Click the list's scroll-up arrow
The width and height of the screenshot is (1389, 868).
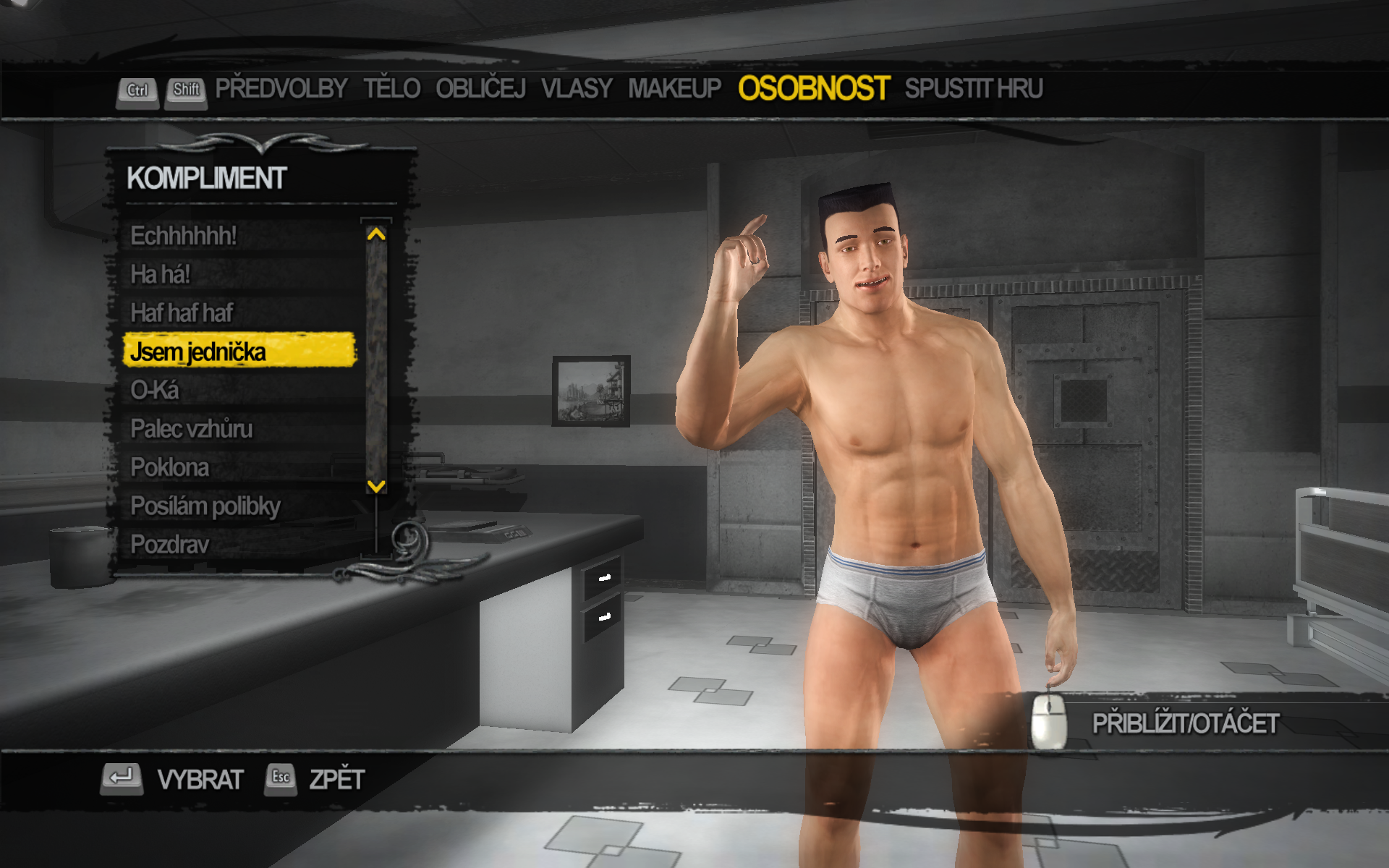click(x=376, y=234)
